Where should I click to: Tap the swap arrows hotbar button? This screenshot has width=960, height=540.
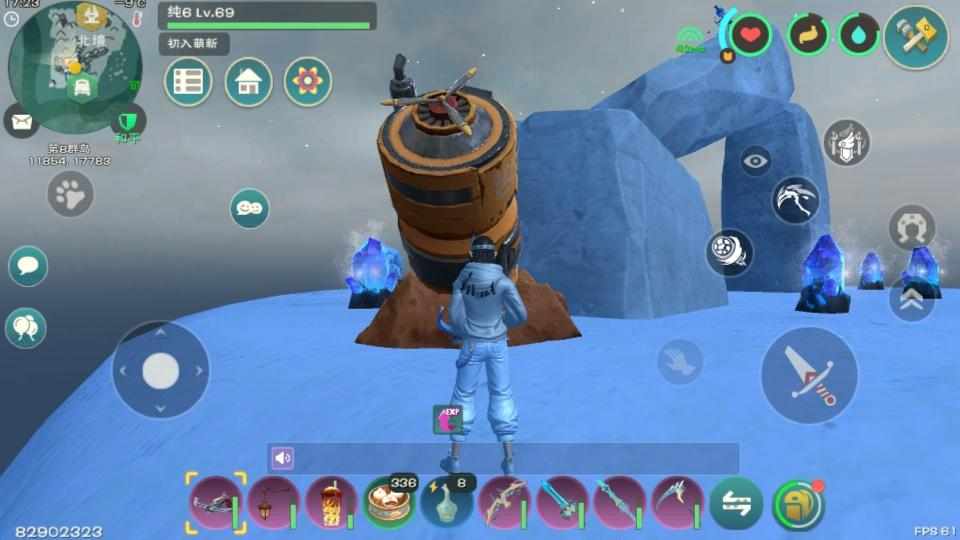[x=736, y=504]
